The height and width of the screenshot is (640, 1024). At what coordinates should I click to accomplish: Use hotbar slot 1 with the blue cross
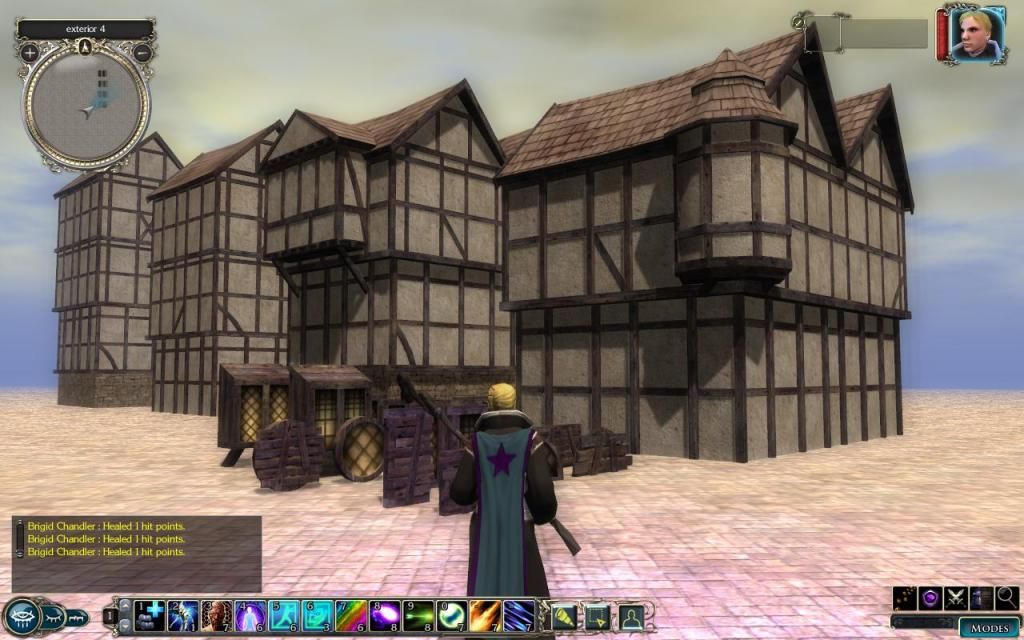coord(151,615)
